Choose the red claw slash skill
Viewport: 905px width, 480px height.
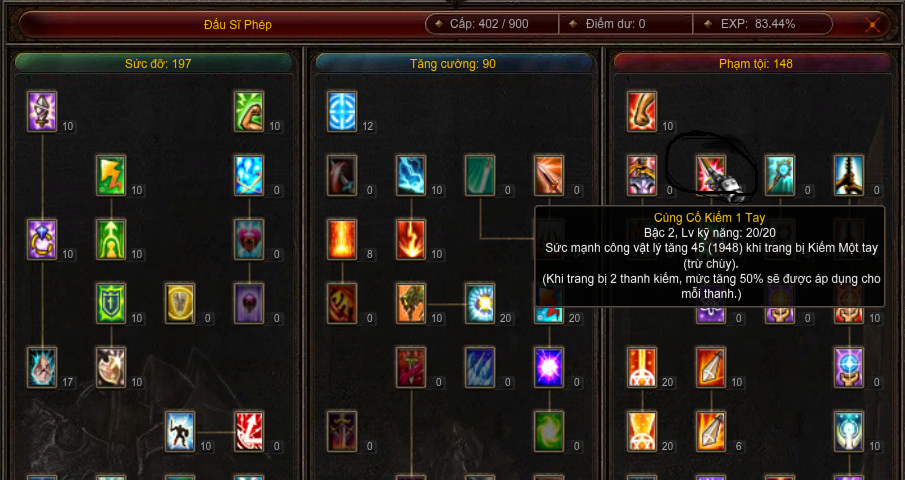point(248,431)
